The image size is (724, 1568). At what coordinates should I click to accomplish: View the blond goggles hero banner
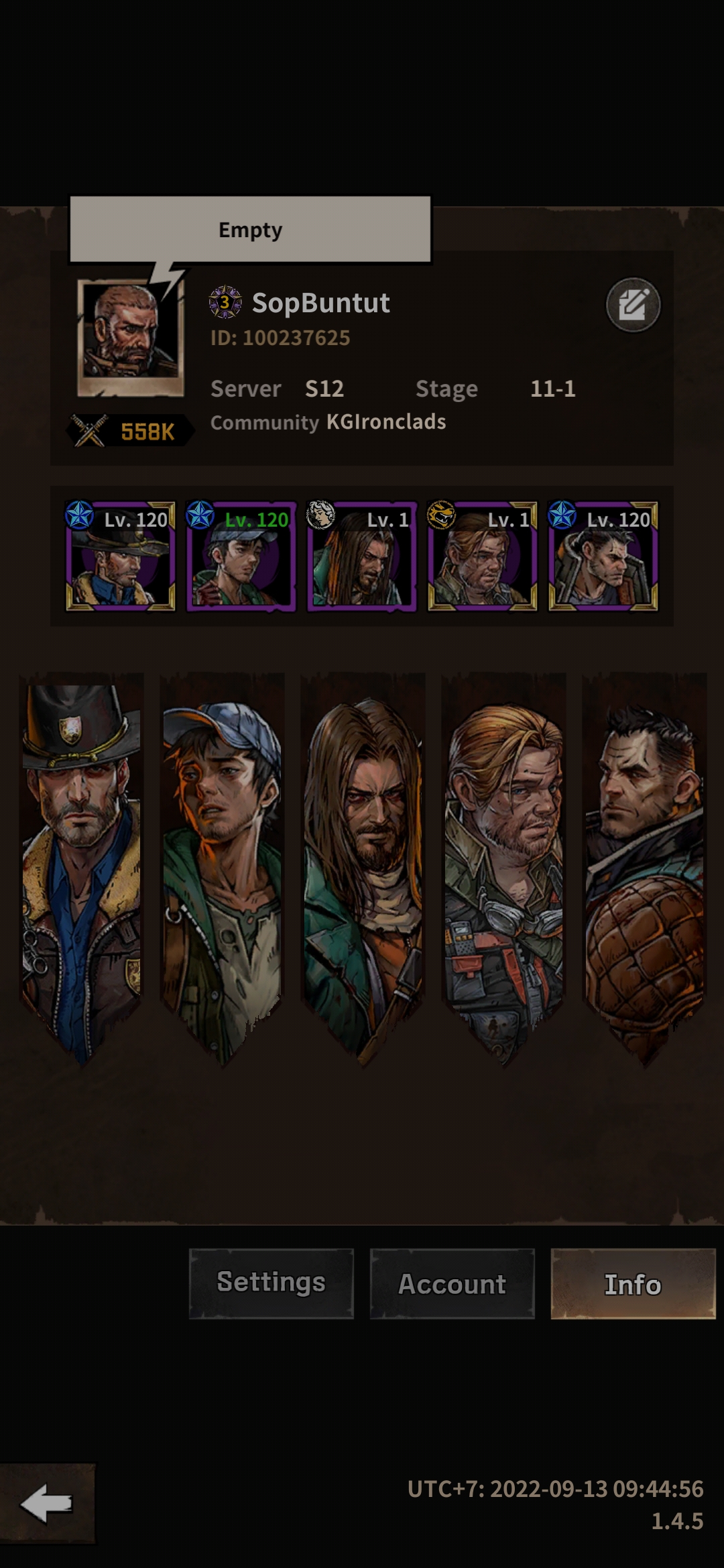coord(503,864)
